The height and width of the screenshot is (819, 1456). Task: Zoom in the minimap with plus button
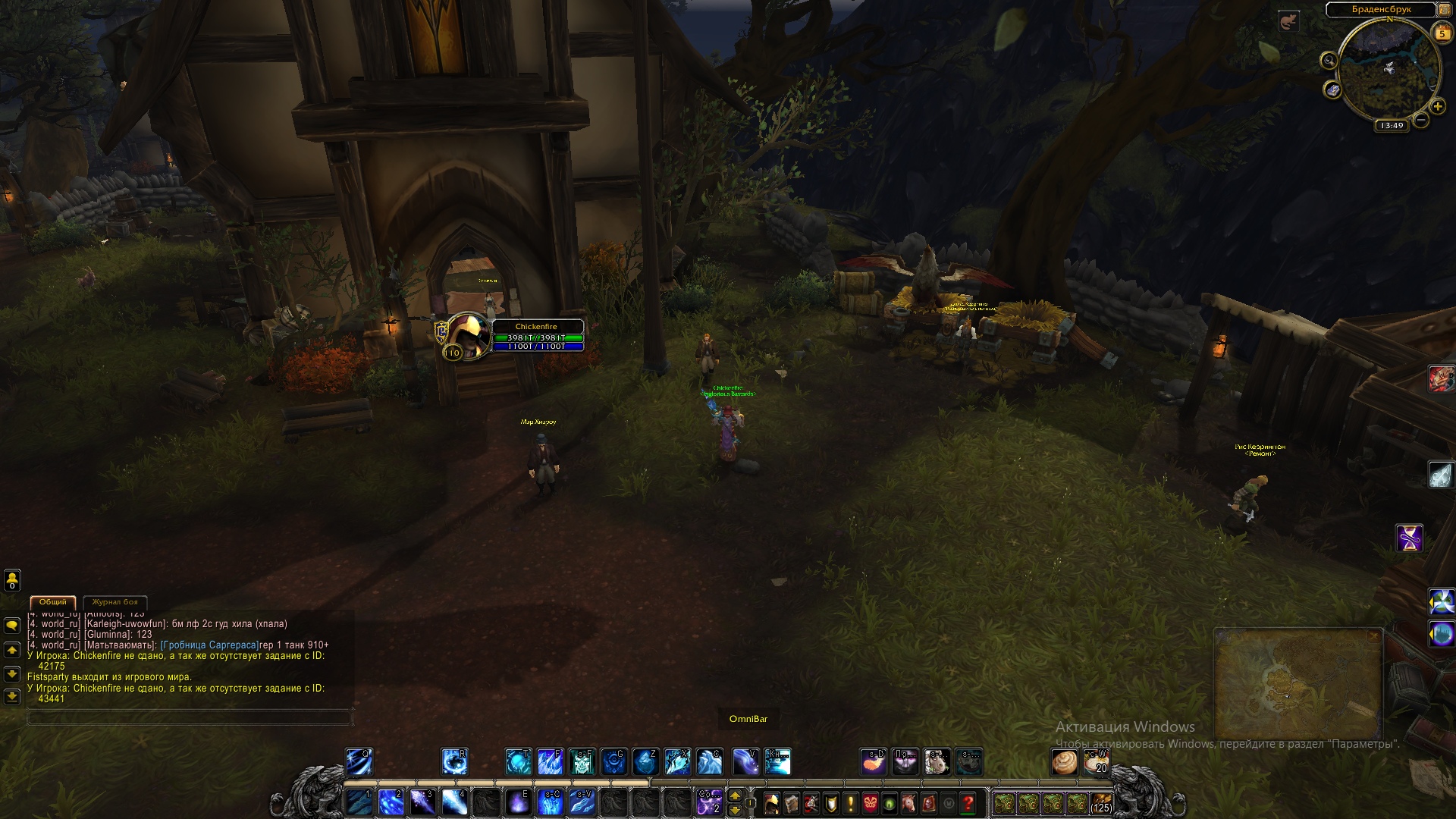(1437, 106)
